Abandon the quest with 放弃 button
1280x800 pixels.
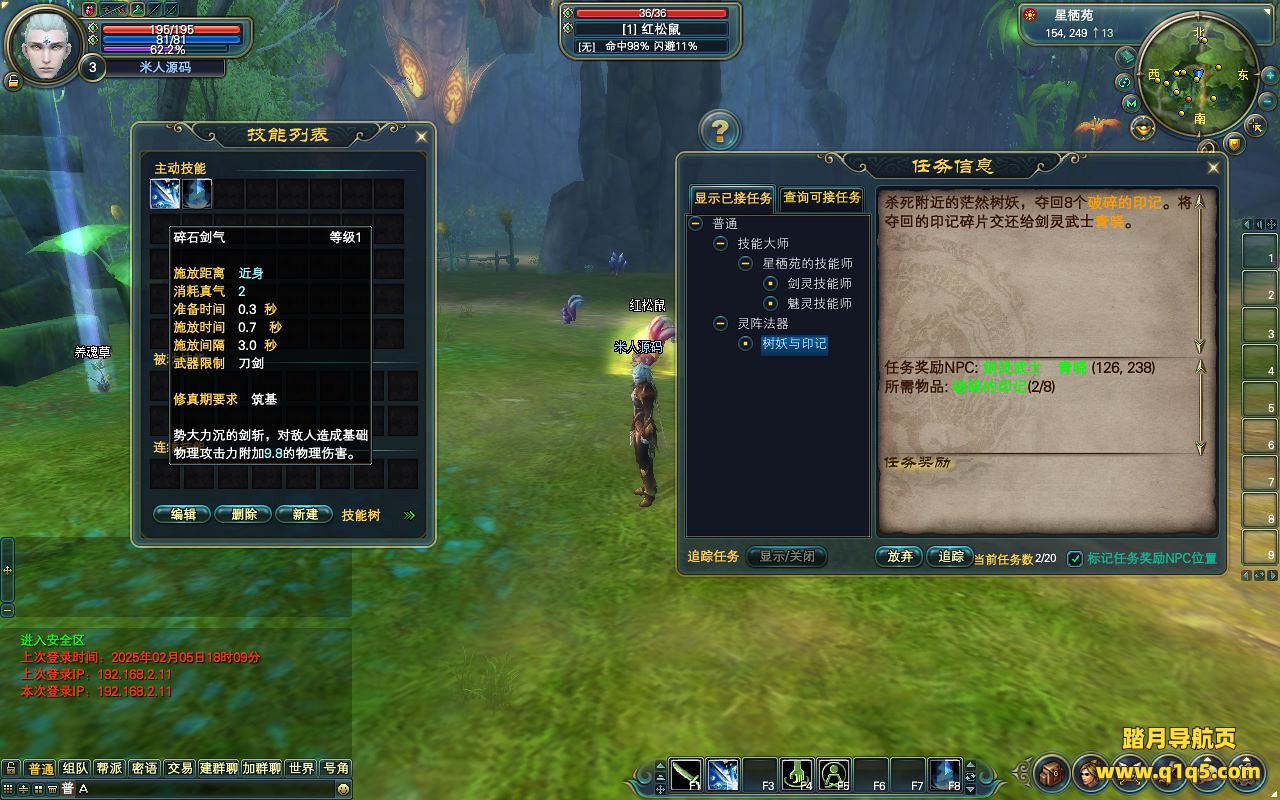pos(899,557)
